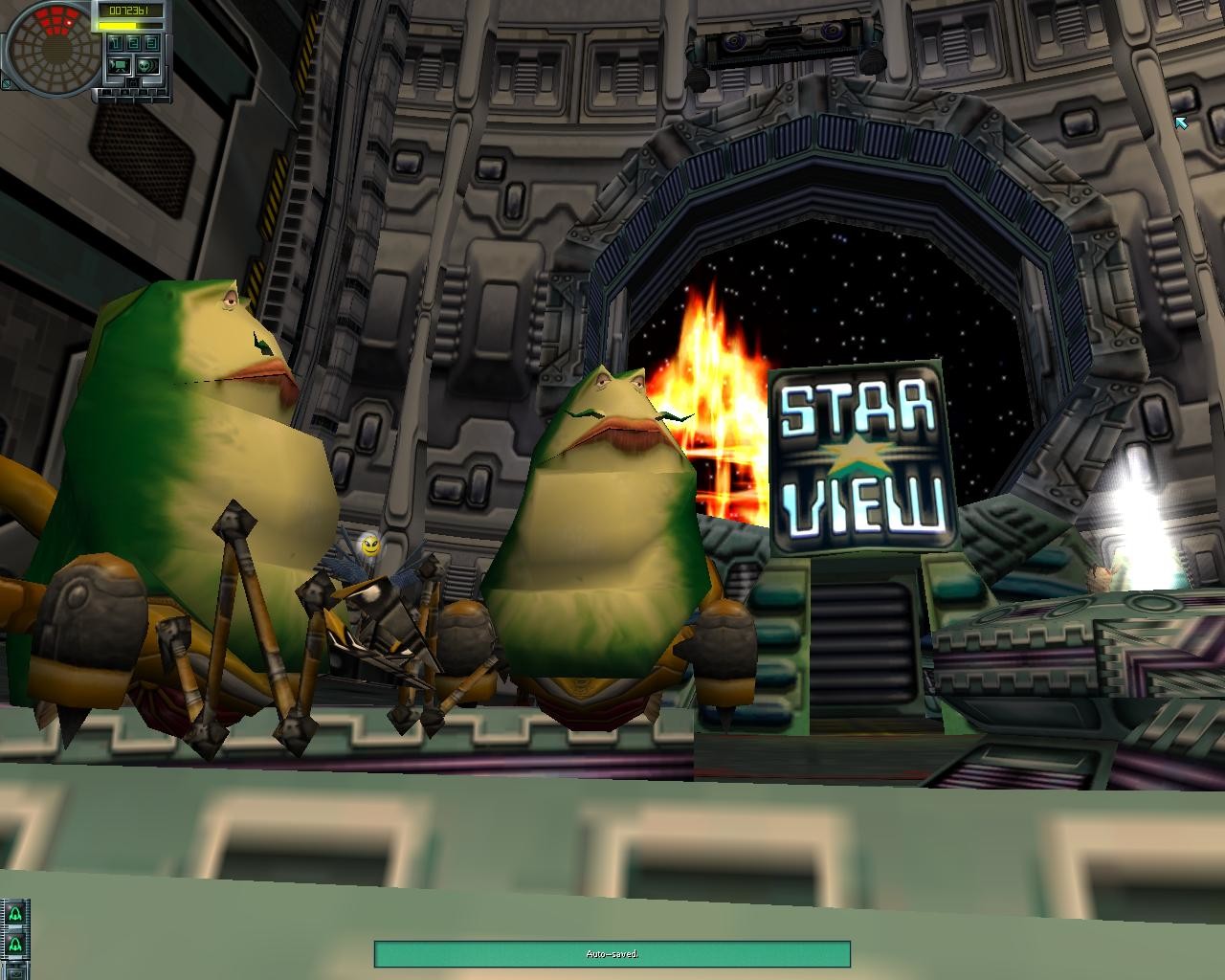Select the number 1 button
The height and width of the screenshot is (980, 1225).
tap(115, 43)
